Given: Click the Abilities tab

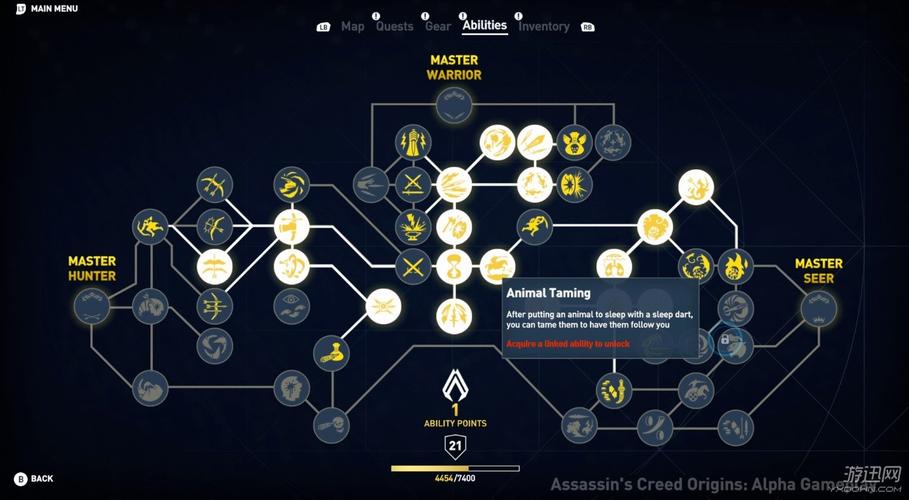Looking at the screenshot, I should pos(484,25).
